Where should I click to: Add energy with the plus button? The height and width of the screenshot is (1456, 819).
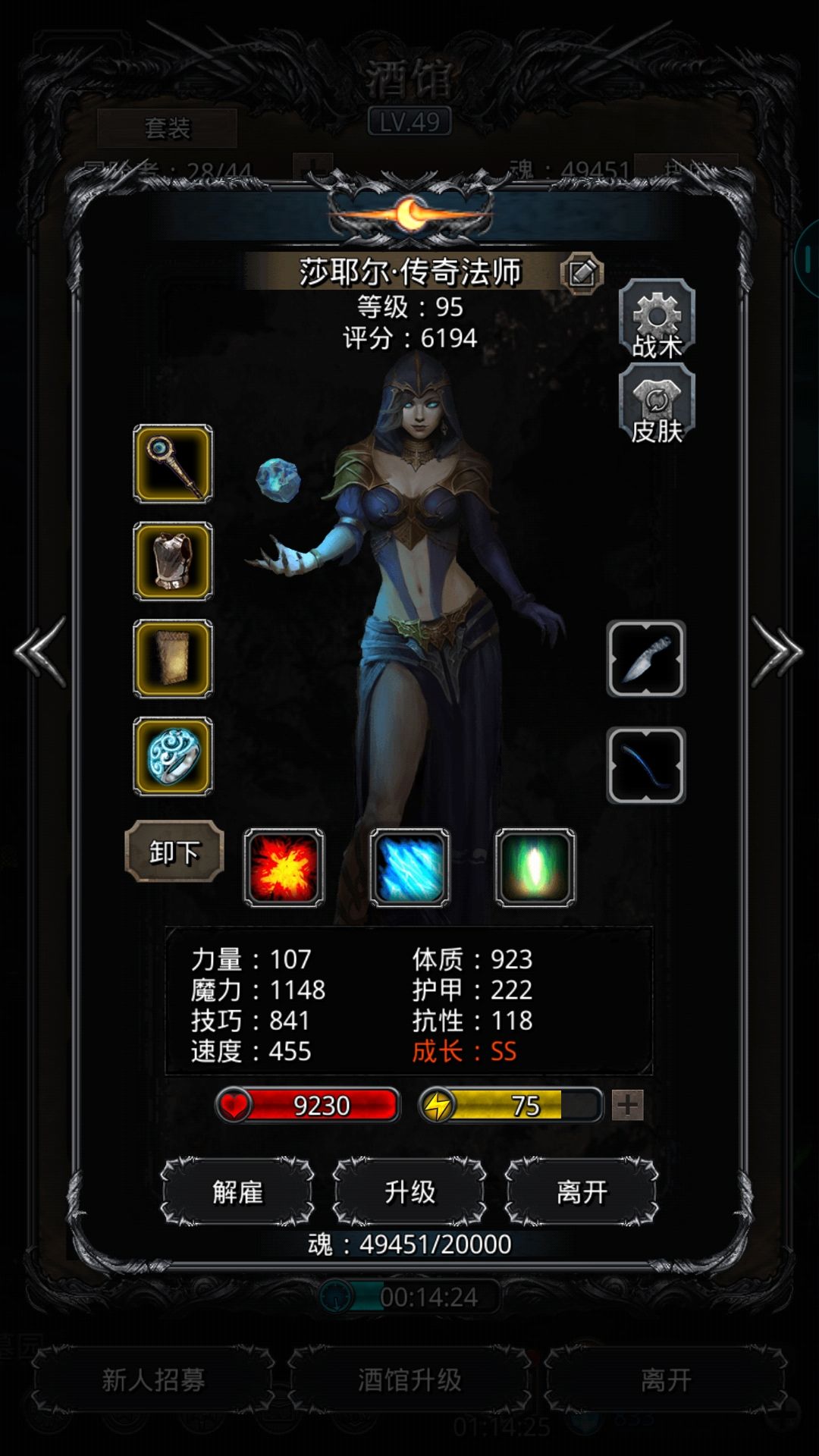pyautogui.click(x=628, y=1106)
